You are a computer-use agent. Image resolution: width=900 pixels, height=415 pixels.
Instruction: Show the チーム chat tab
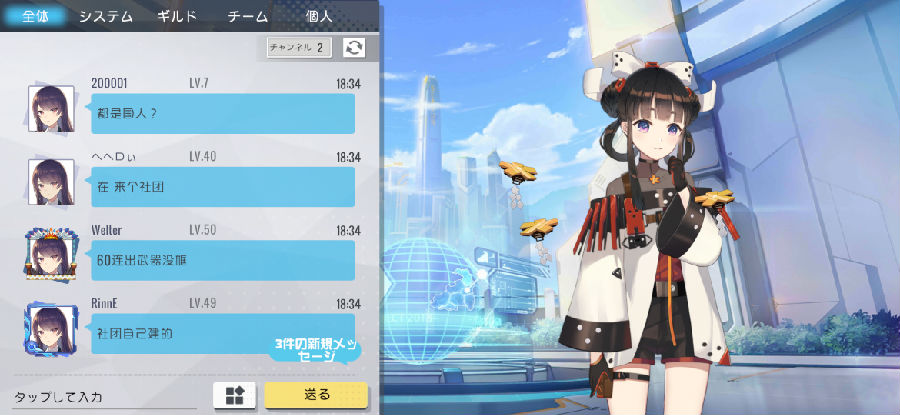(248, 16)
